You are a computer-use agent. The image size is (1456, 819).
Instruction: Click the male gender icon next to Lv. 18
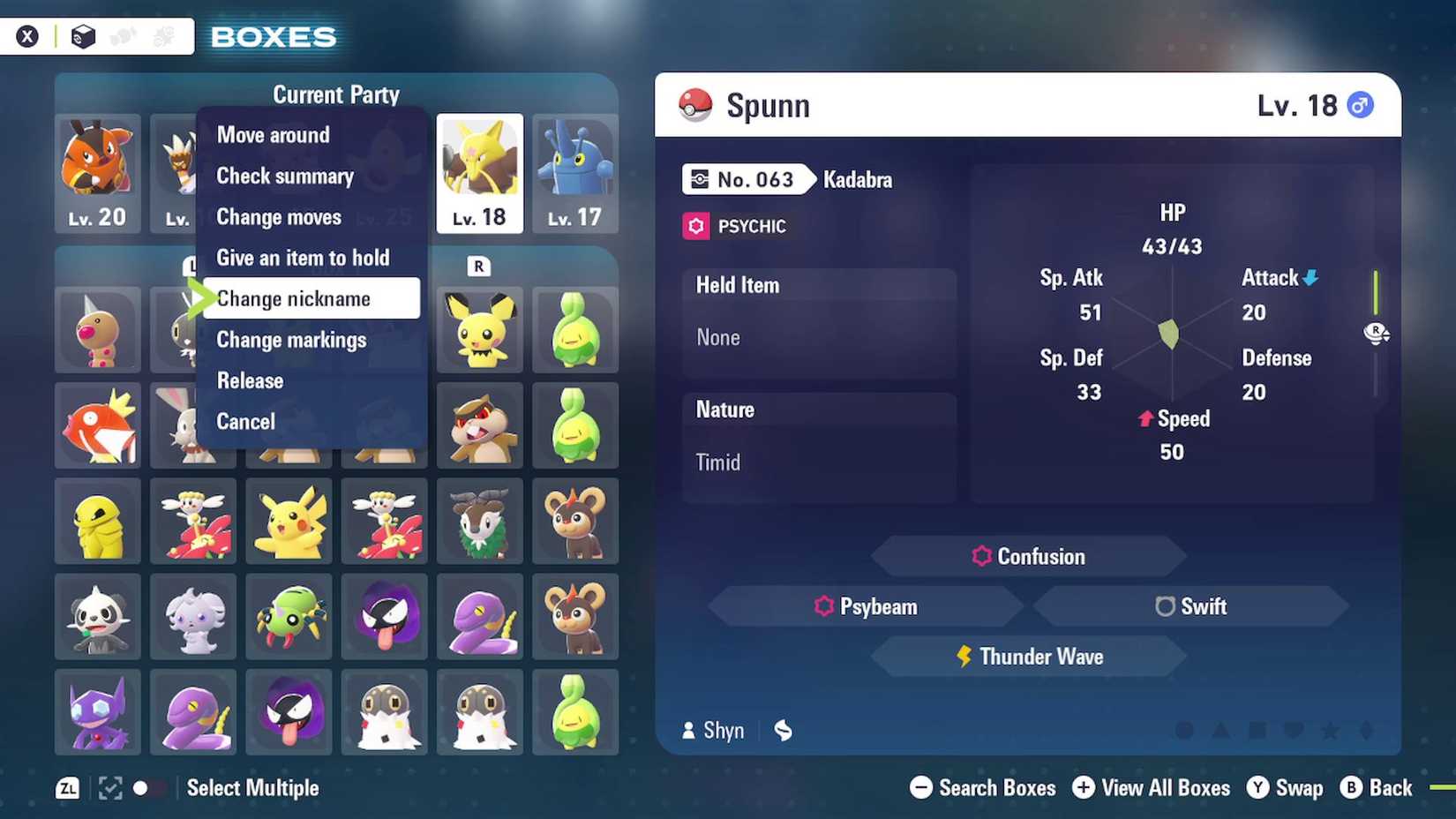tap(1360, 104)
